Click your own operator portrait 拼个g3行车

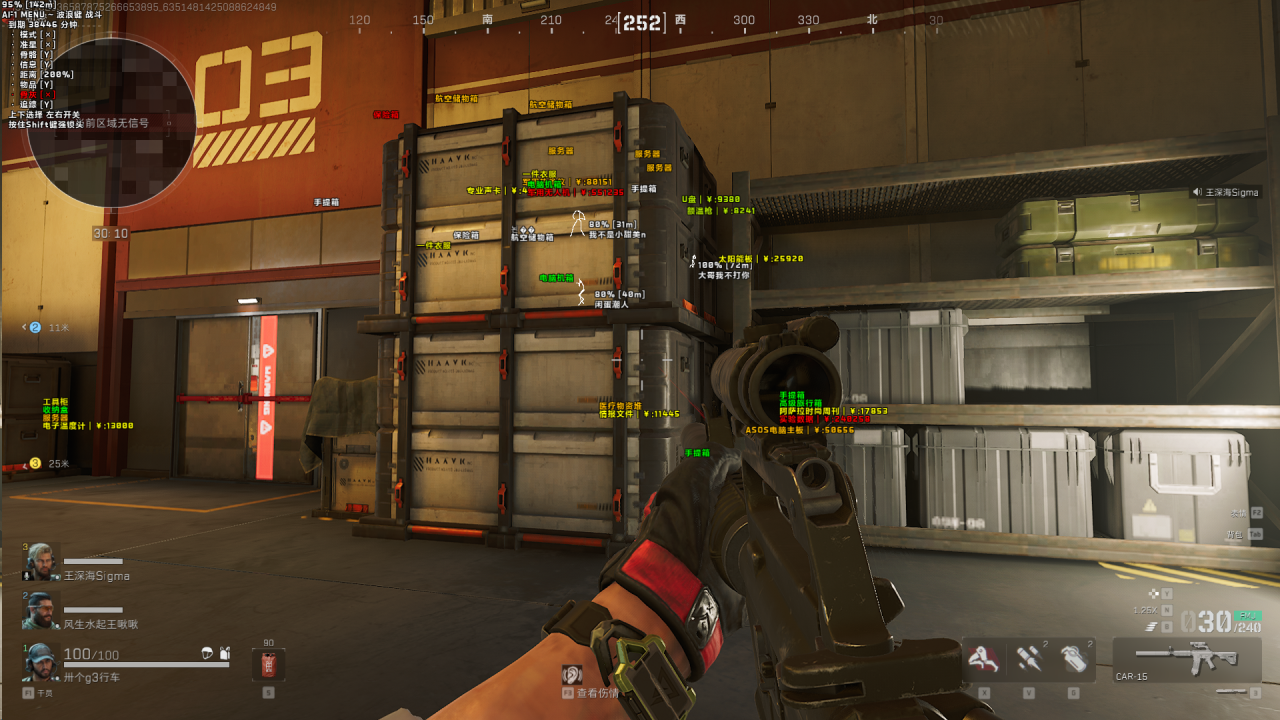(41, 662)
